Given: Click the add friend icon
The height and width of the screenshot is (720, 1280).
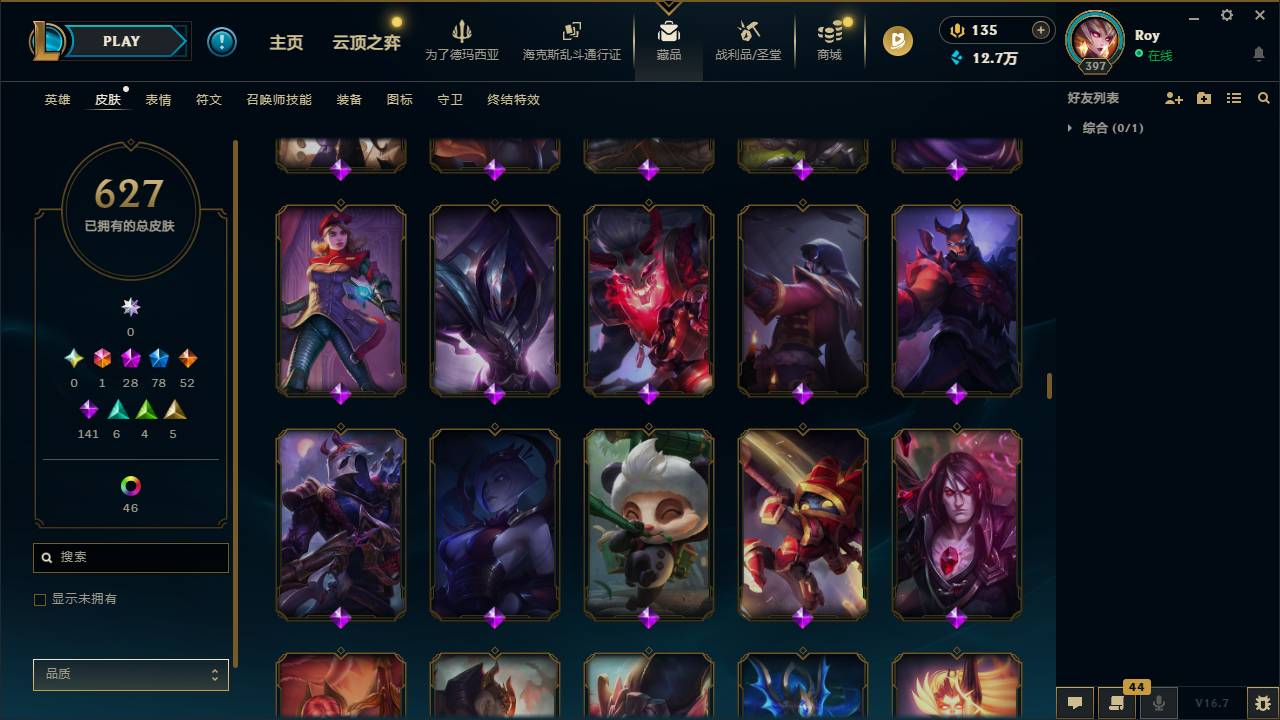Looking at the screenshot, I should point(1172,97).
